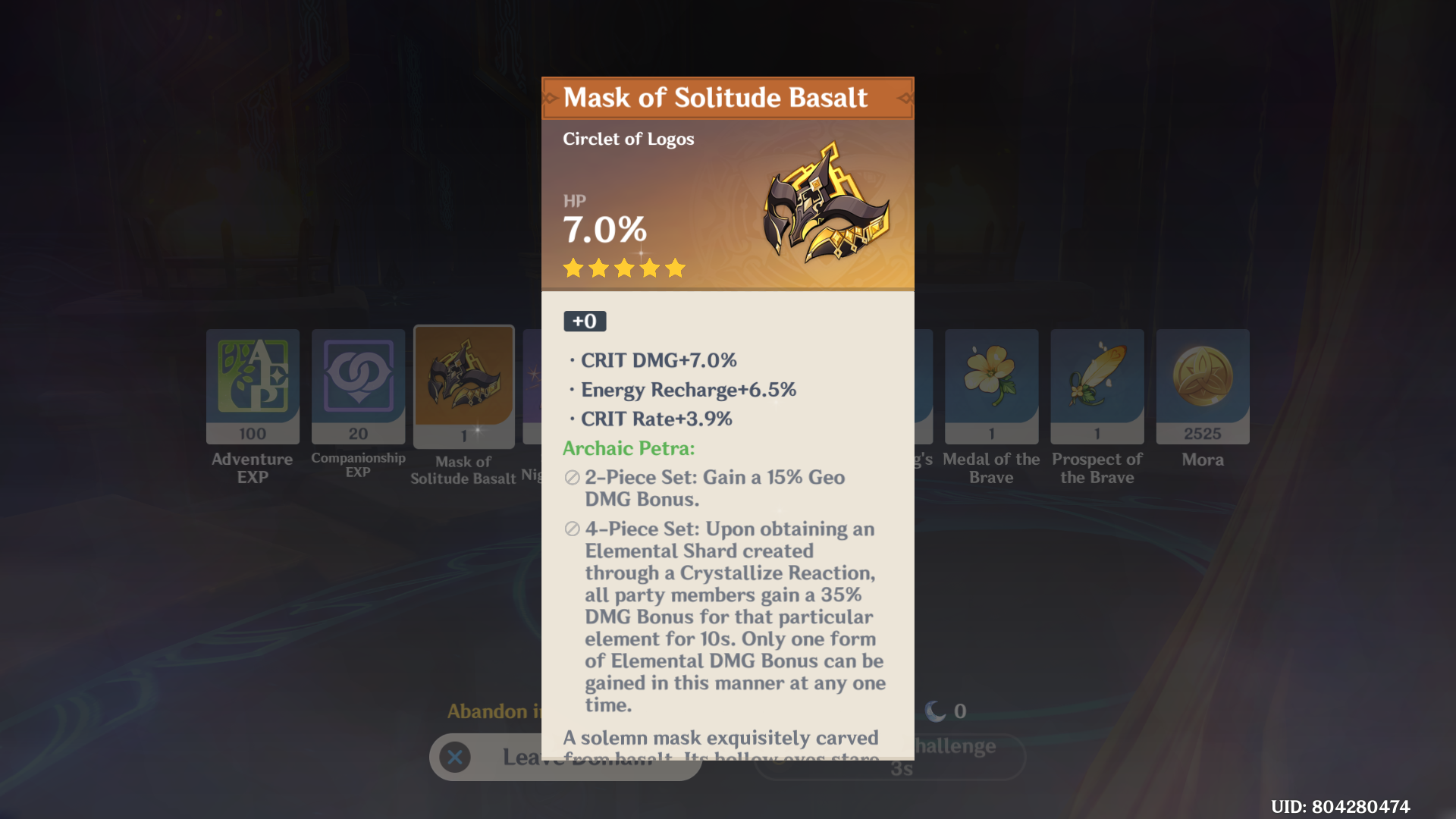Click the condensed resin moon icon
The image size is (1456, 819).
click(937, 711)
